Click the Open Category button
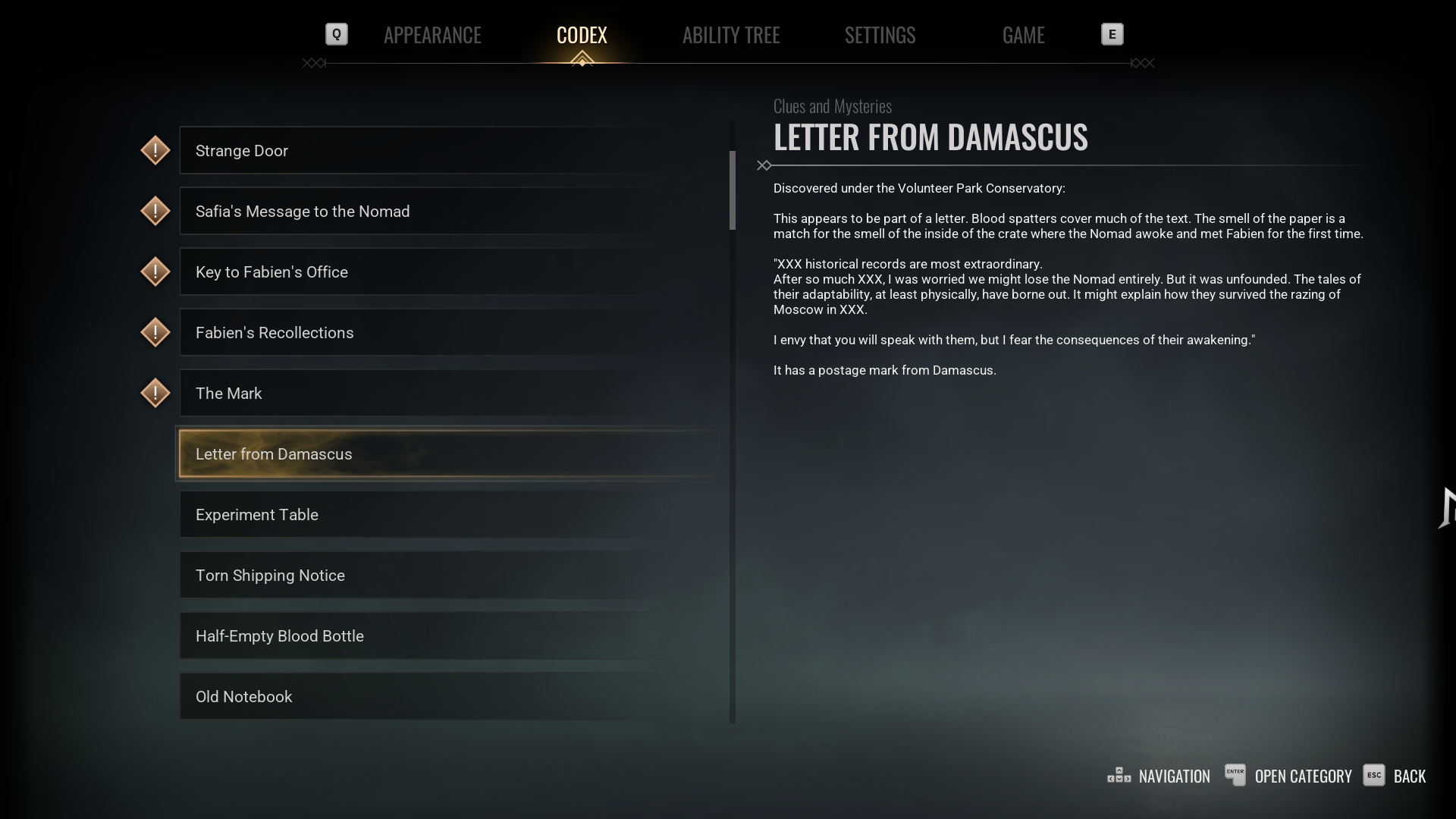Viewport: 1456px width, 819px height. 1289,776
